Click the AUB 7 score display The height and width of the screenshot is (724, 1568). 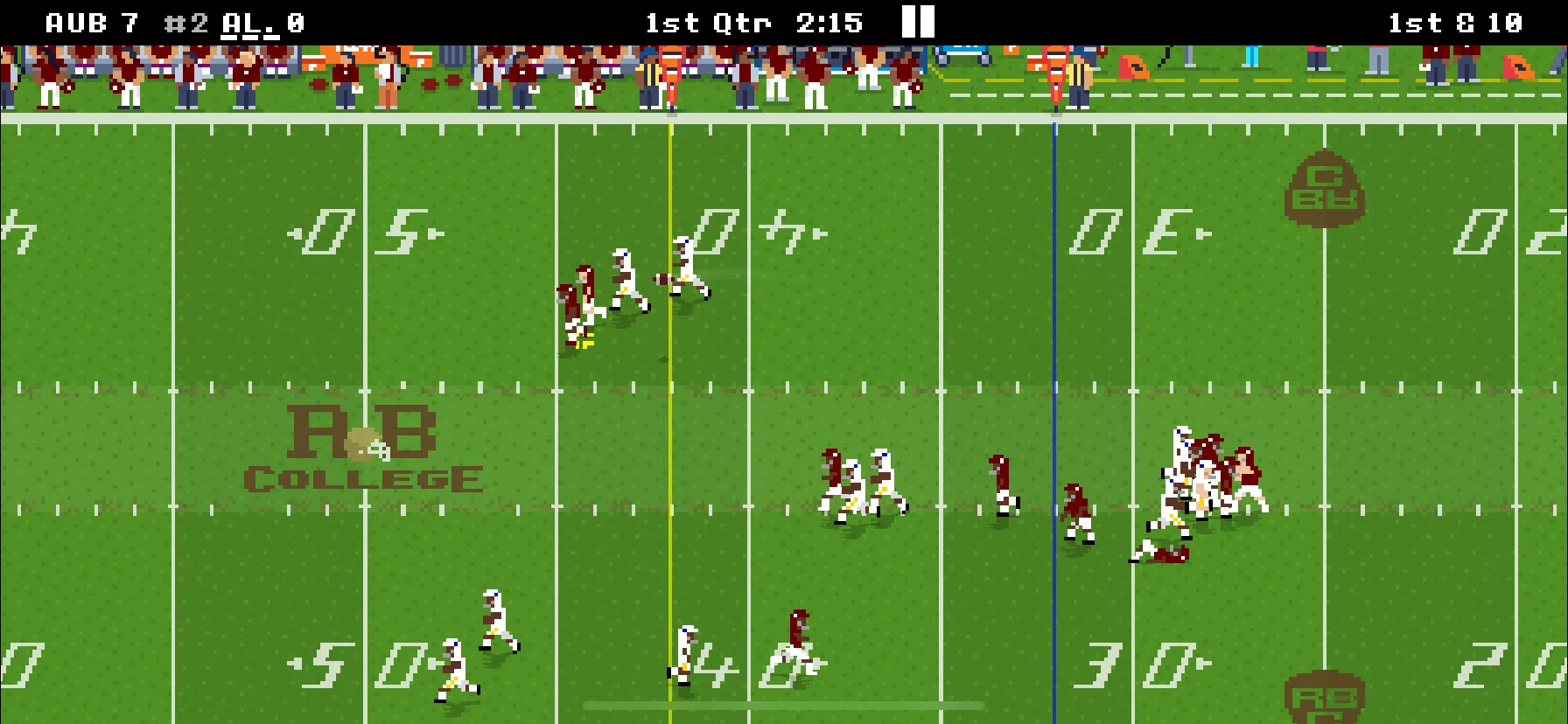point(90,22)
